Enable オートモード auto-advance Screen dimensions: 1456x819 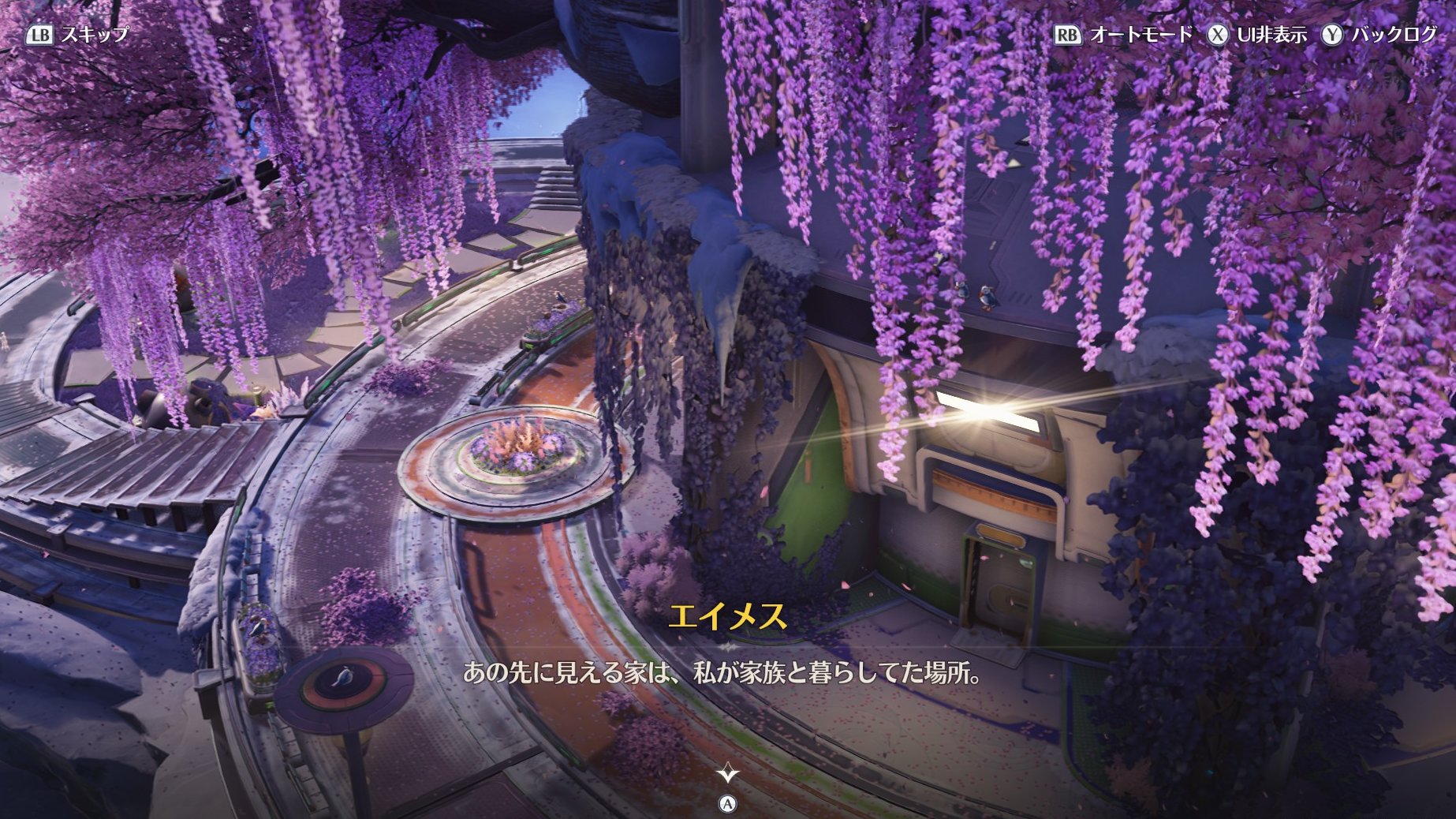(1124, 35)
